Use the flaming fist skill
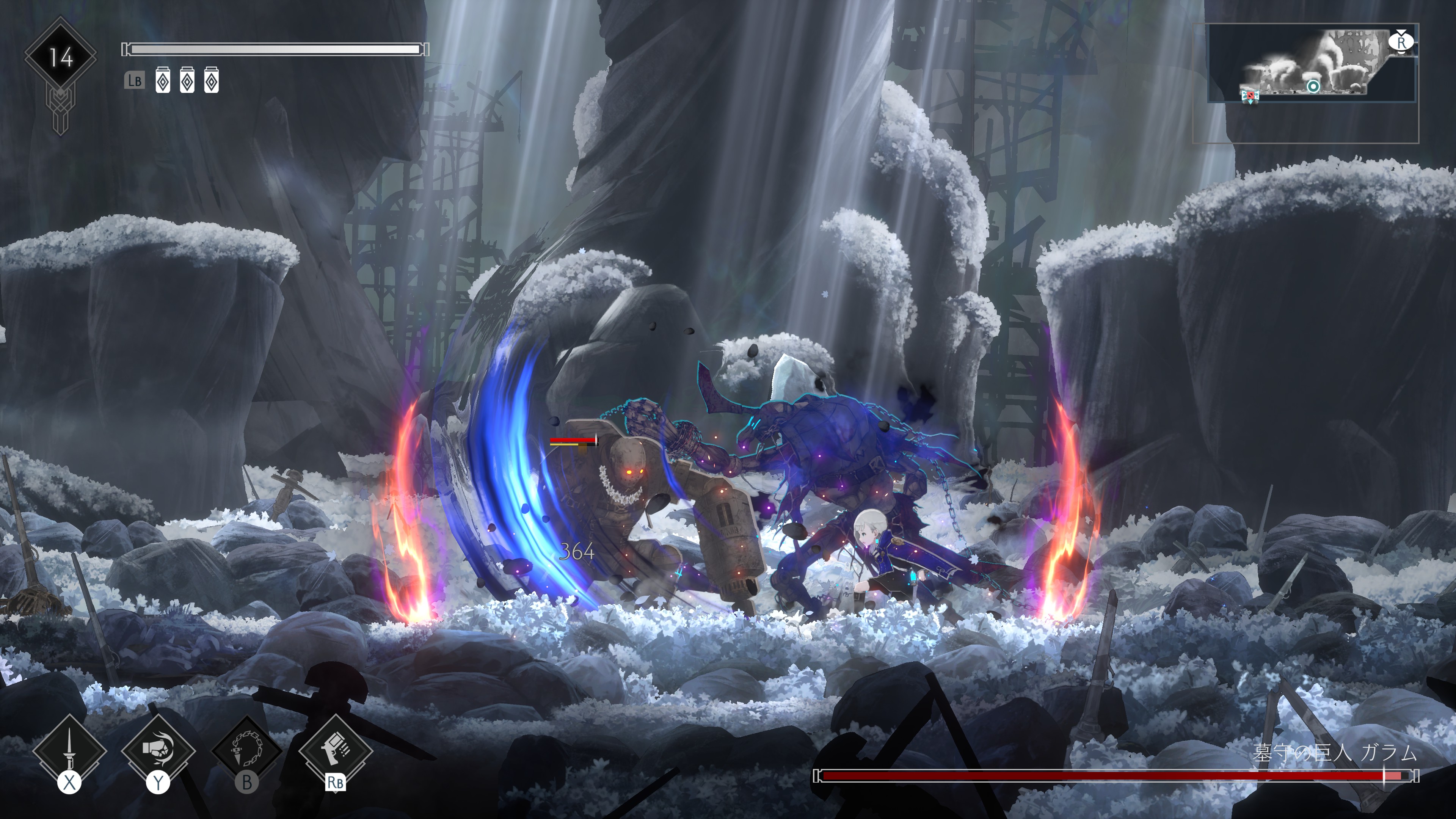 click(158, 751)
